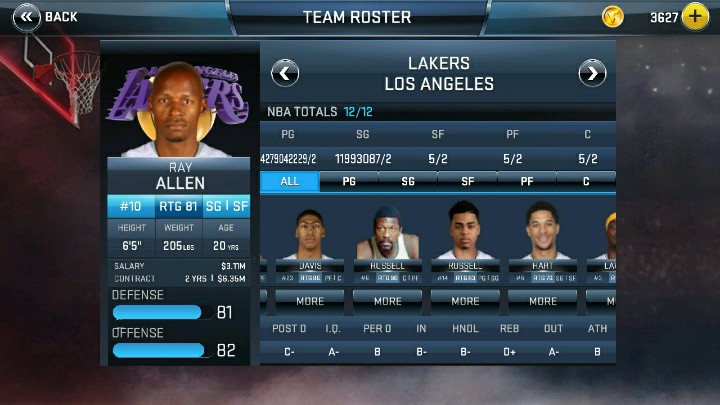Pick the Russell PG/SG player card
Screen dimensions: 720x405
tap(465, 241)
